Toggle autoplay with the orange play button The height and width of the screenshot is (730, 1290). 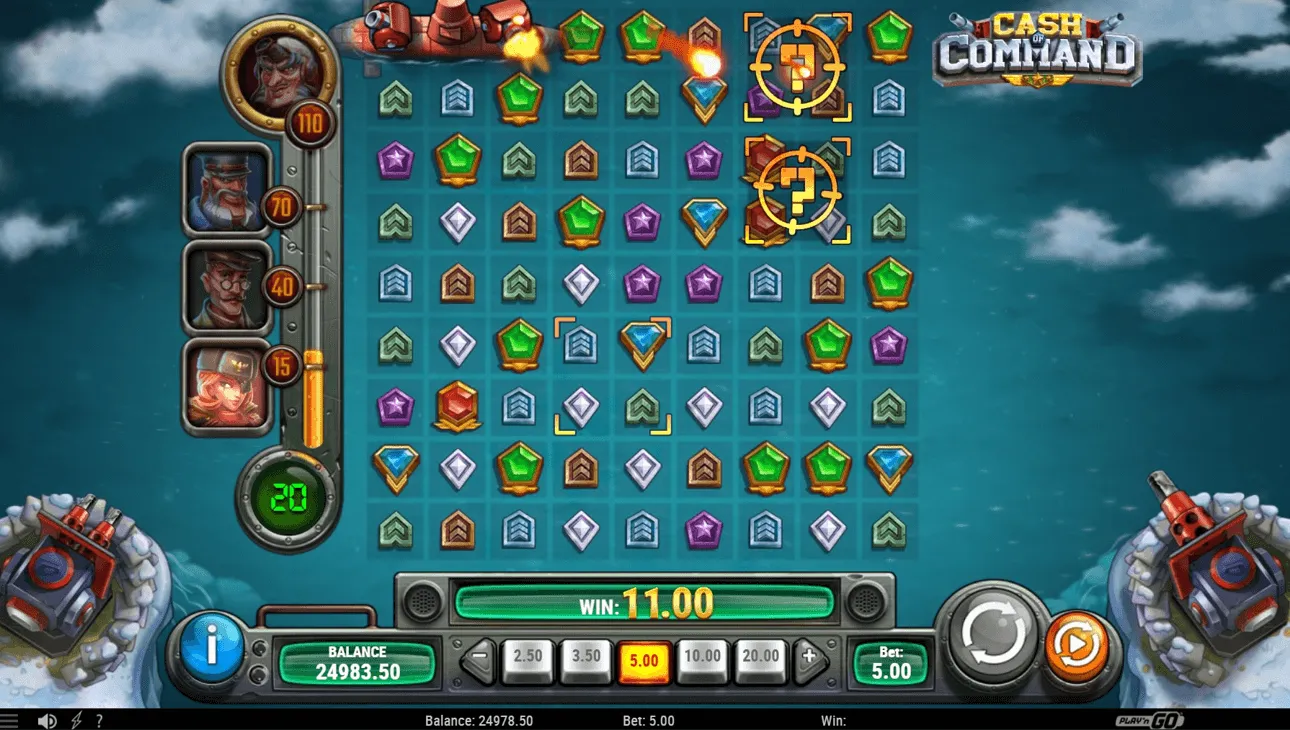coord(1077,647)
